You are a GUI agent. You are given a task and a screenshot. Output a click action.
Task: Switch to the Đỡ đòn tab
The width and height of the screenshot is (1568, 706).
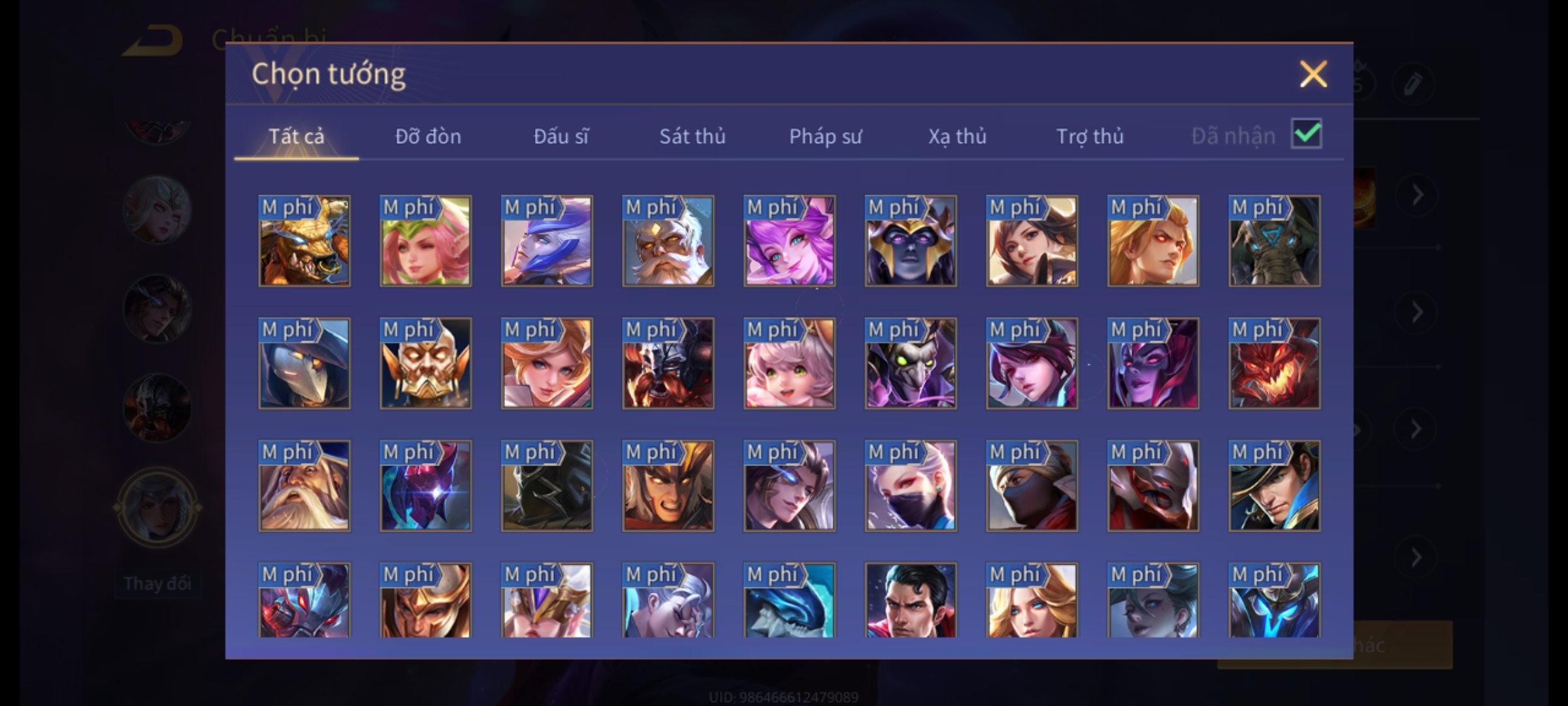coord(428,136)
